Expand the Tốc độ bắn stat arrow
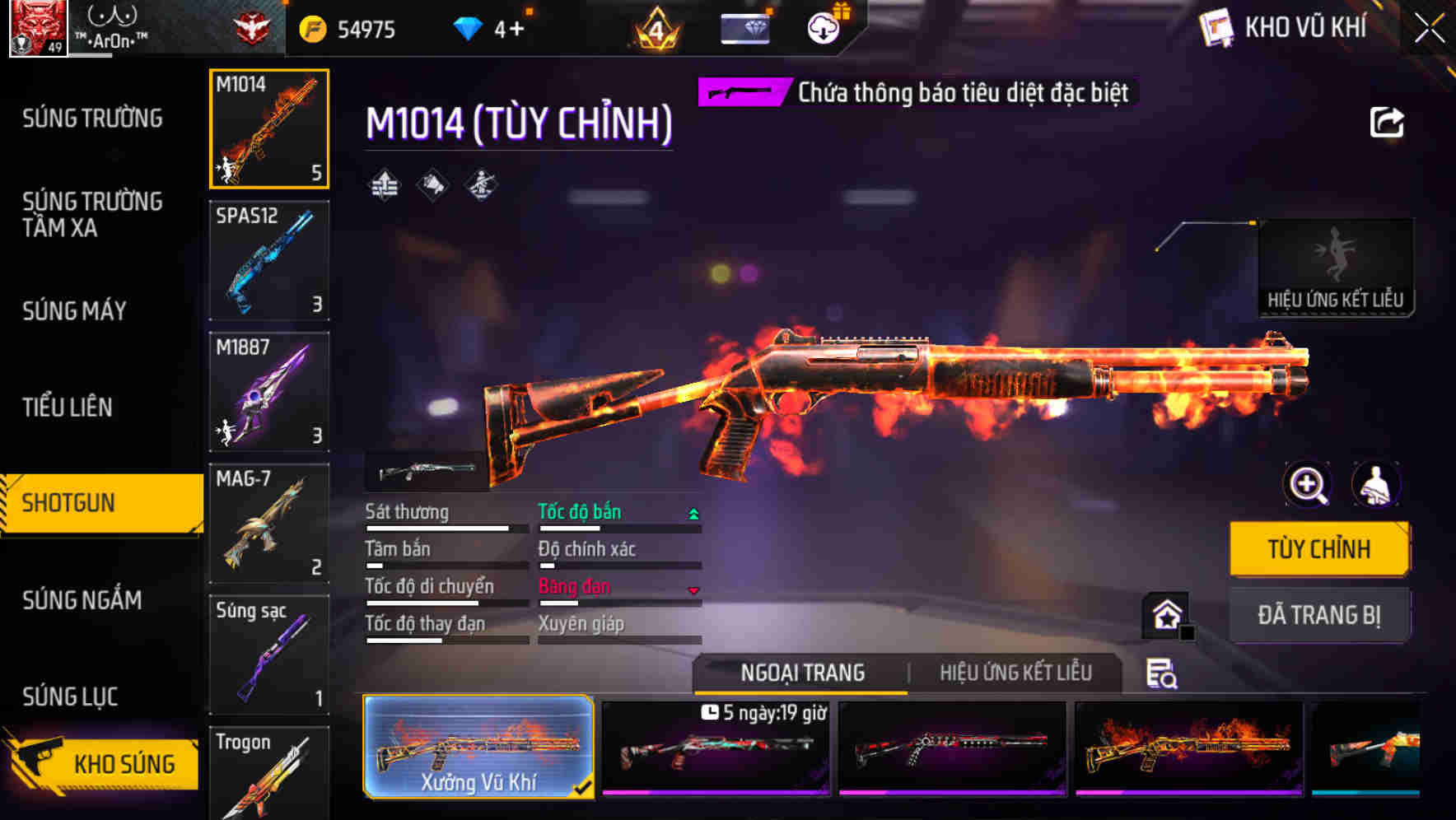 point(694,512)
